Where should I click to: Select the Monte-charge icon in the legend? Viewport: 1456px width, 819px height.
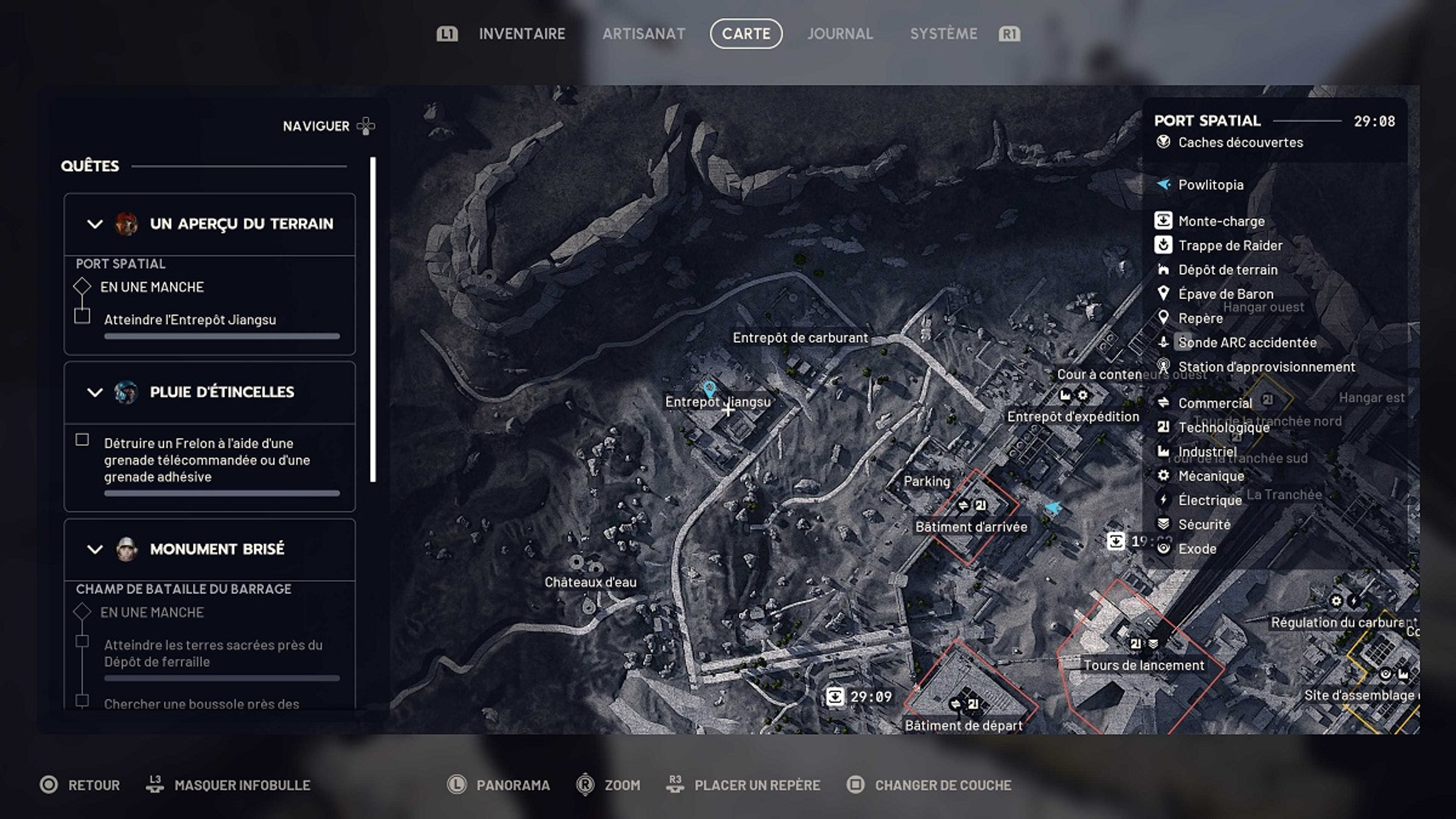point(1163,221)
